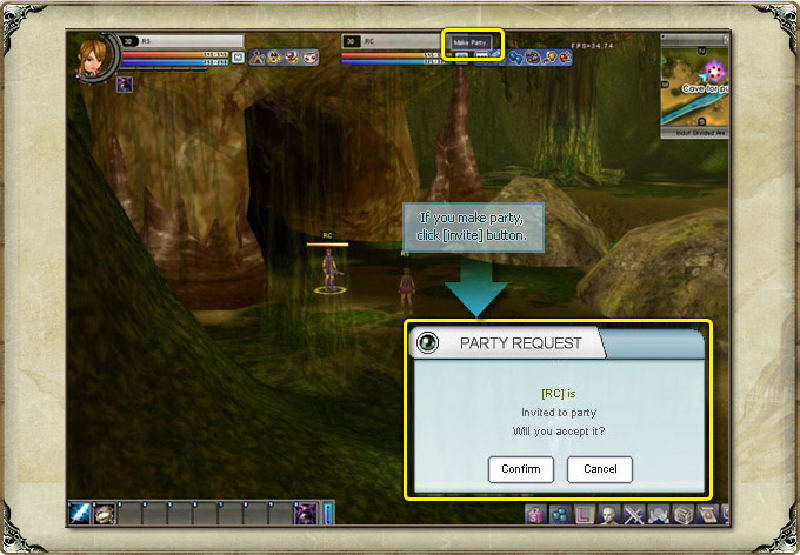Cancel the party request
The image size is (800, 555).
pyautogui.click(x=599, y=469)
